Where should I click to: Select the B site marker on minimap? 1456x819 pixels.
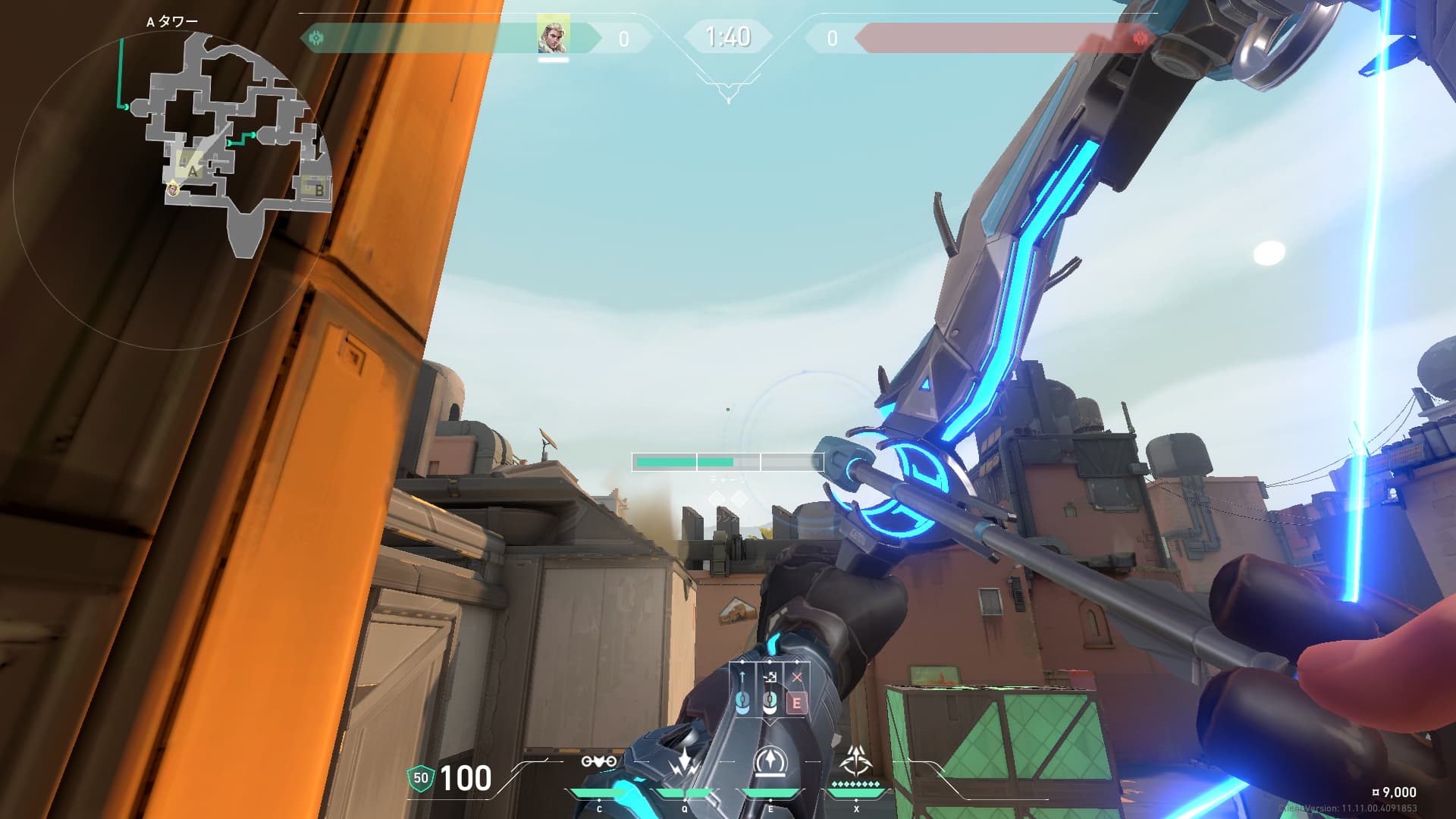(314, 187)
